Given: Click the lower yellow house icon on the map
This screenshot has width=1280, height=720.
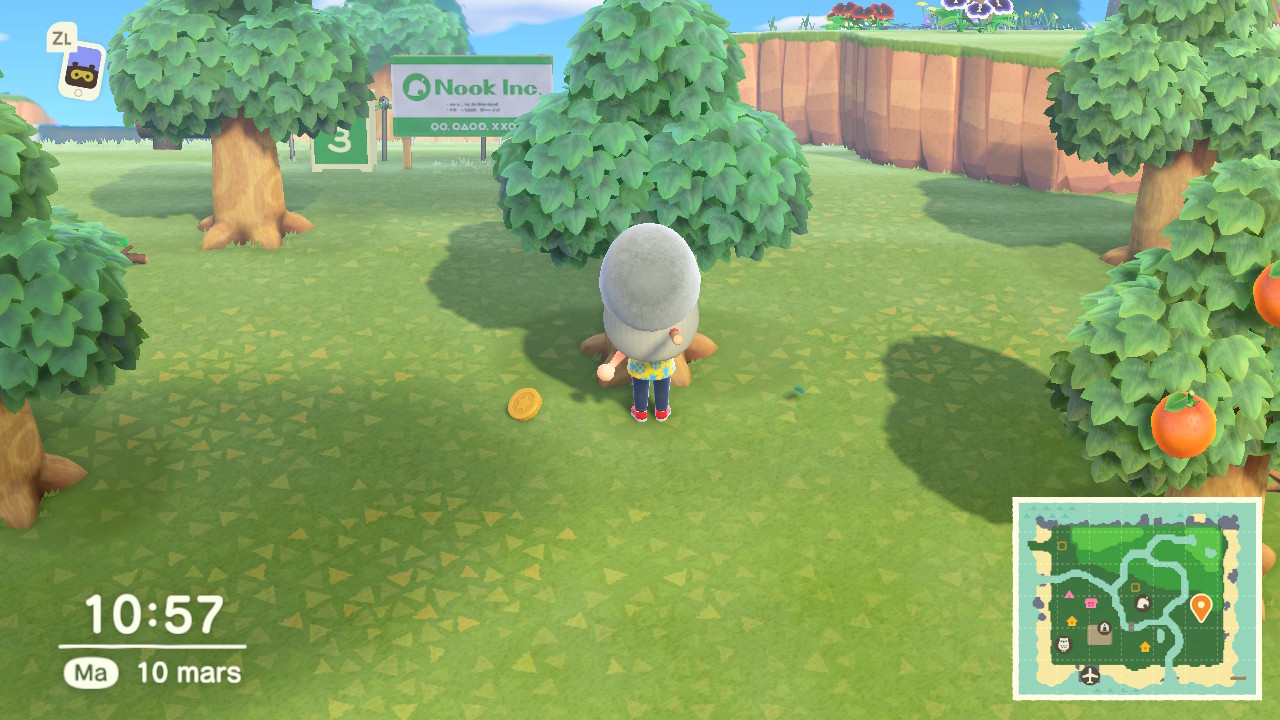Looking at the screenshot, I should [x=1144, y=647].
